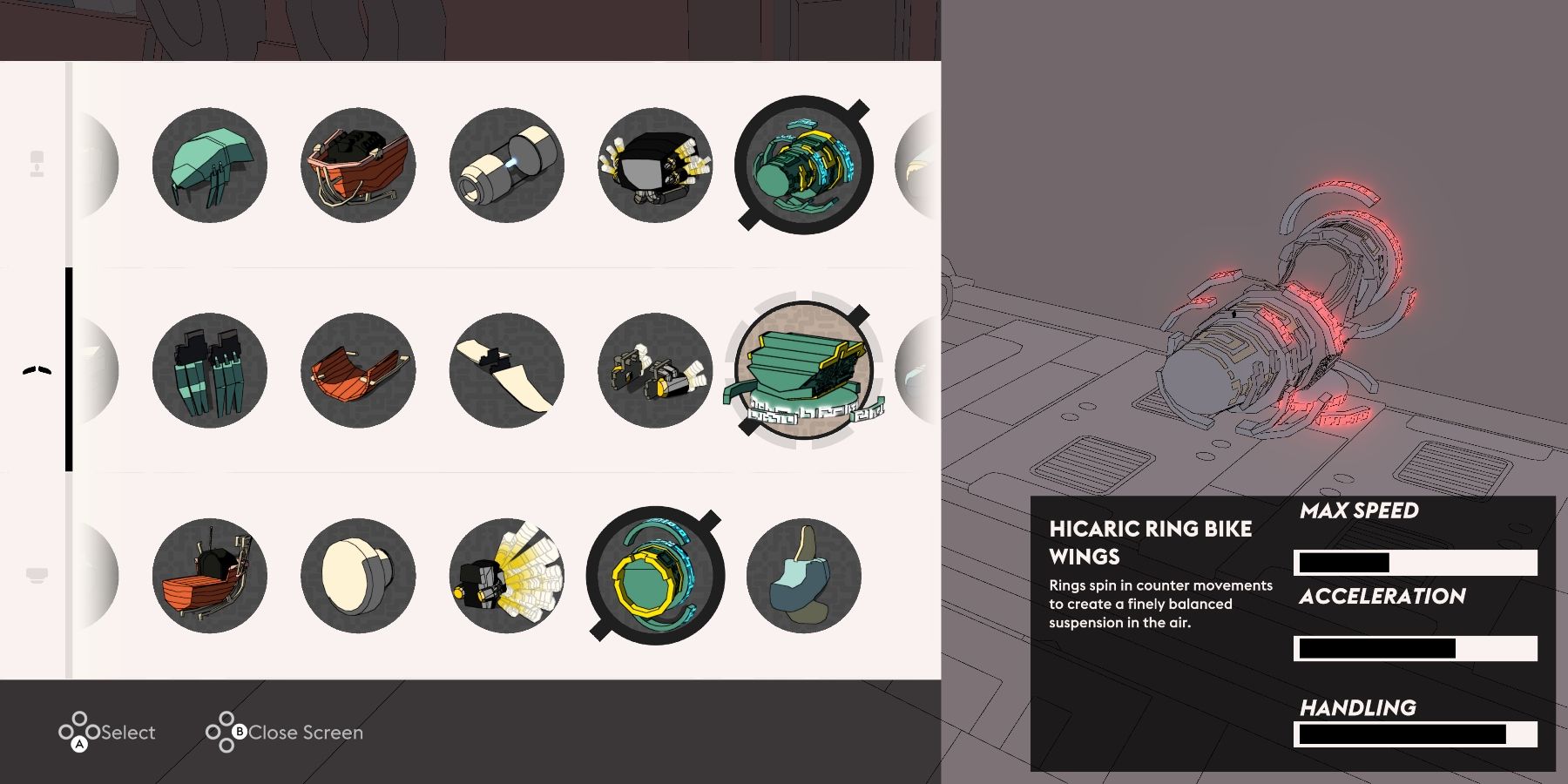This screenshot has width=1568, height=784.
Task: Select the currently equipped teal ring engine
Action: click(x=804, y=166)
